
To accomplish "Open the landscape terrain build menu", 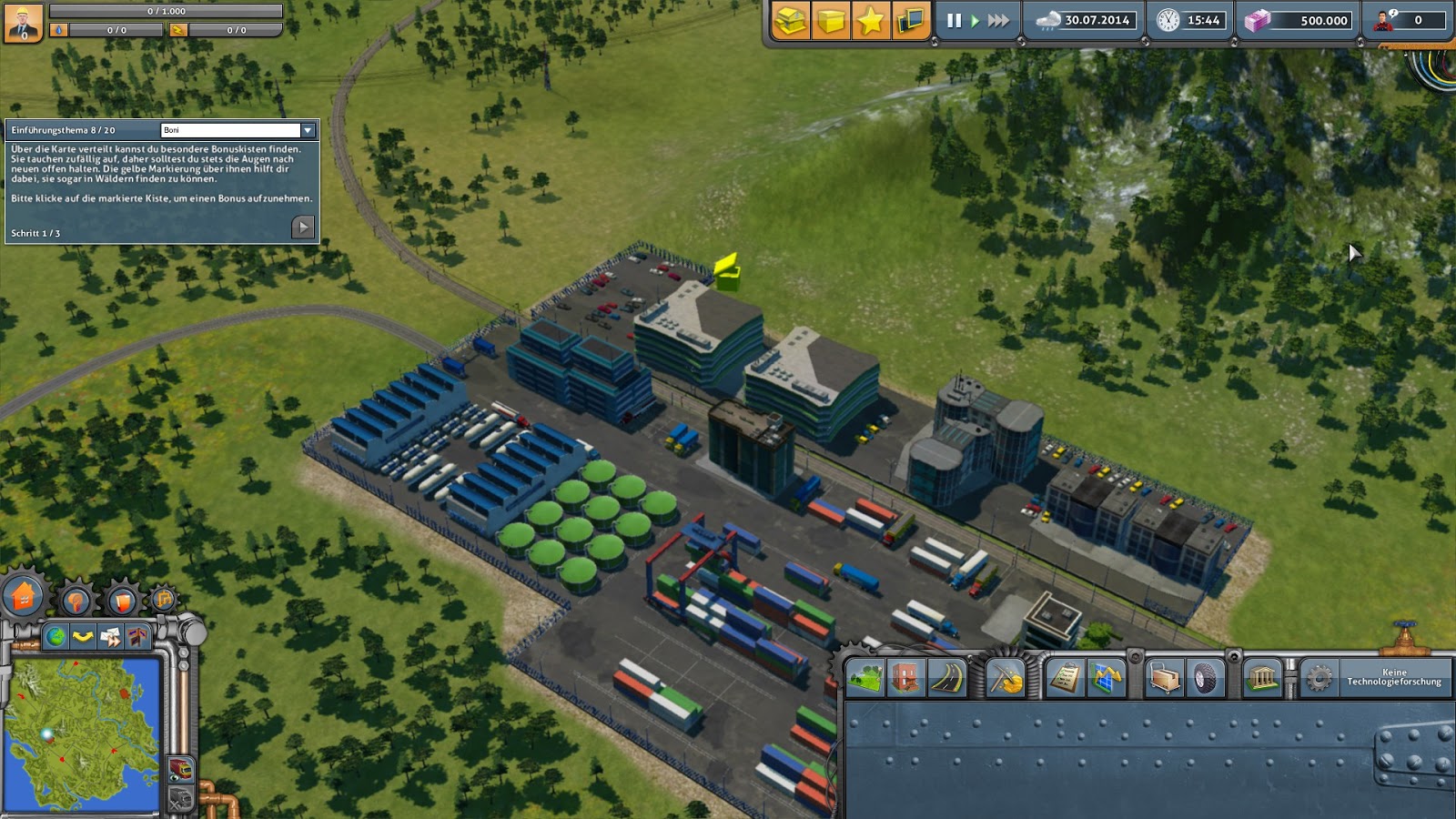I will coord(864,678).
